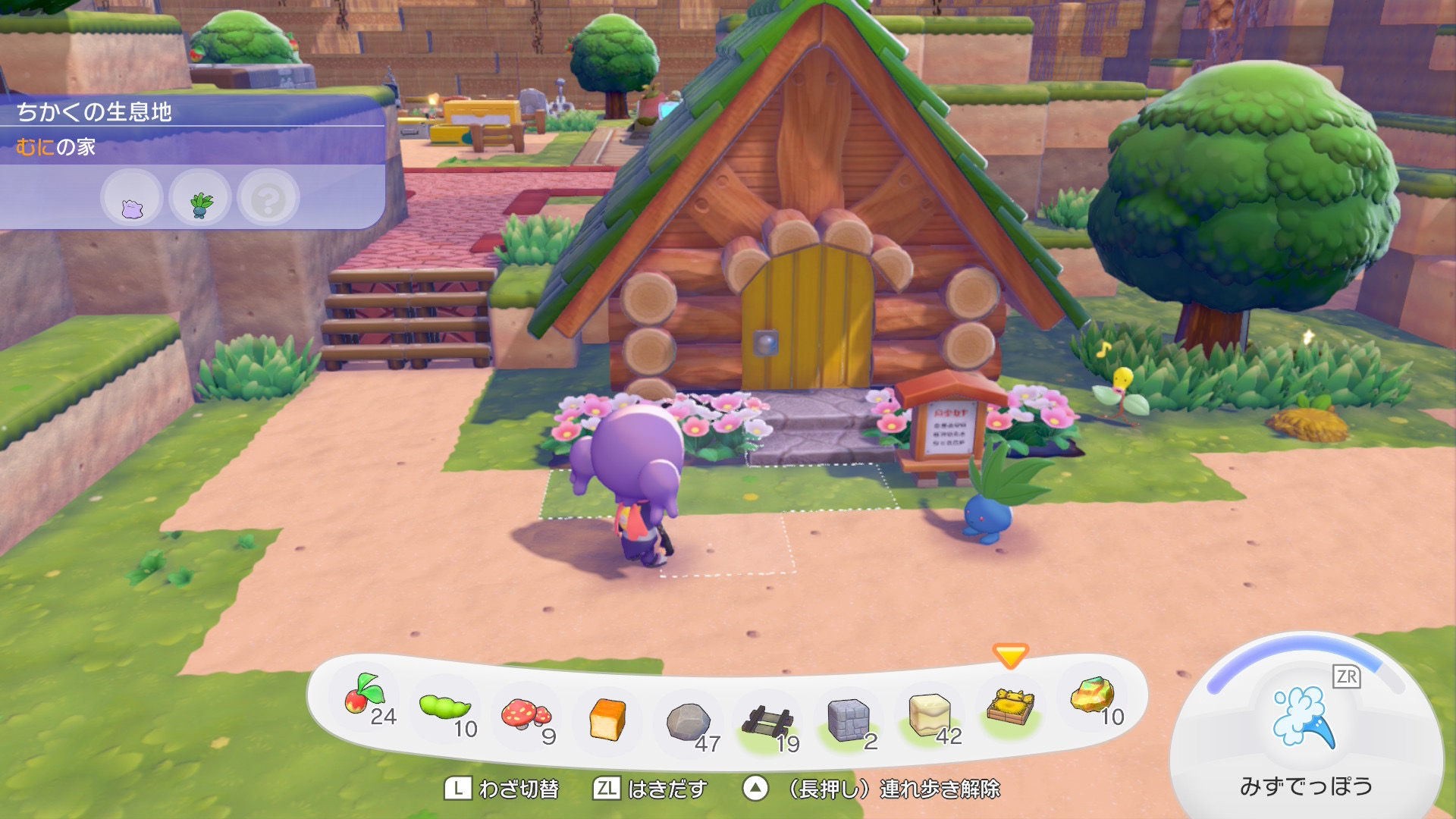The height and width of the screenshot is (819, 1456).
Task: Pick the orange bread block slot
Action: tap(607, 719)
